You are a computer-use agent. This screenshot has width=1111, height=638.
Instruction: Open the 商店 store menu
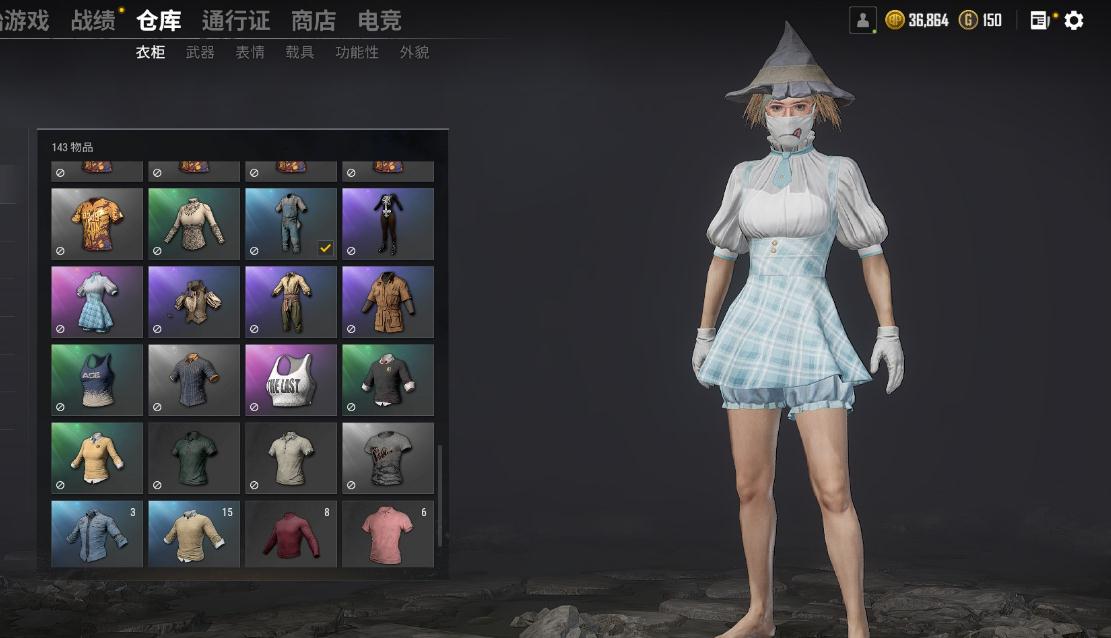313,20
